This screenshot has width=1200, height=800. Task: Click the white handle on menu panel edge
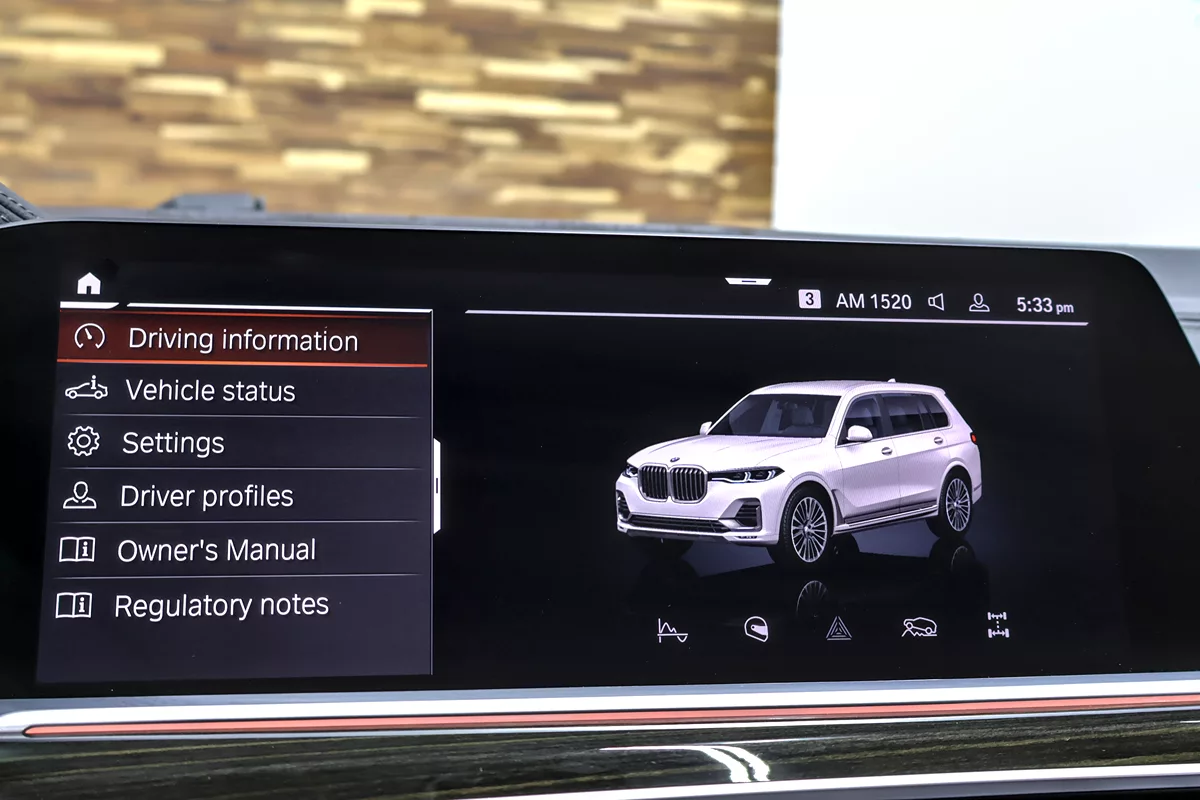437,486
